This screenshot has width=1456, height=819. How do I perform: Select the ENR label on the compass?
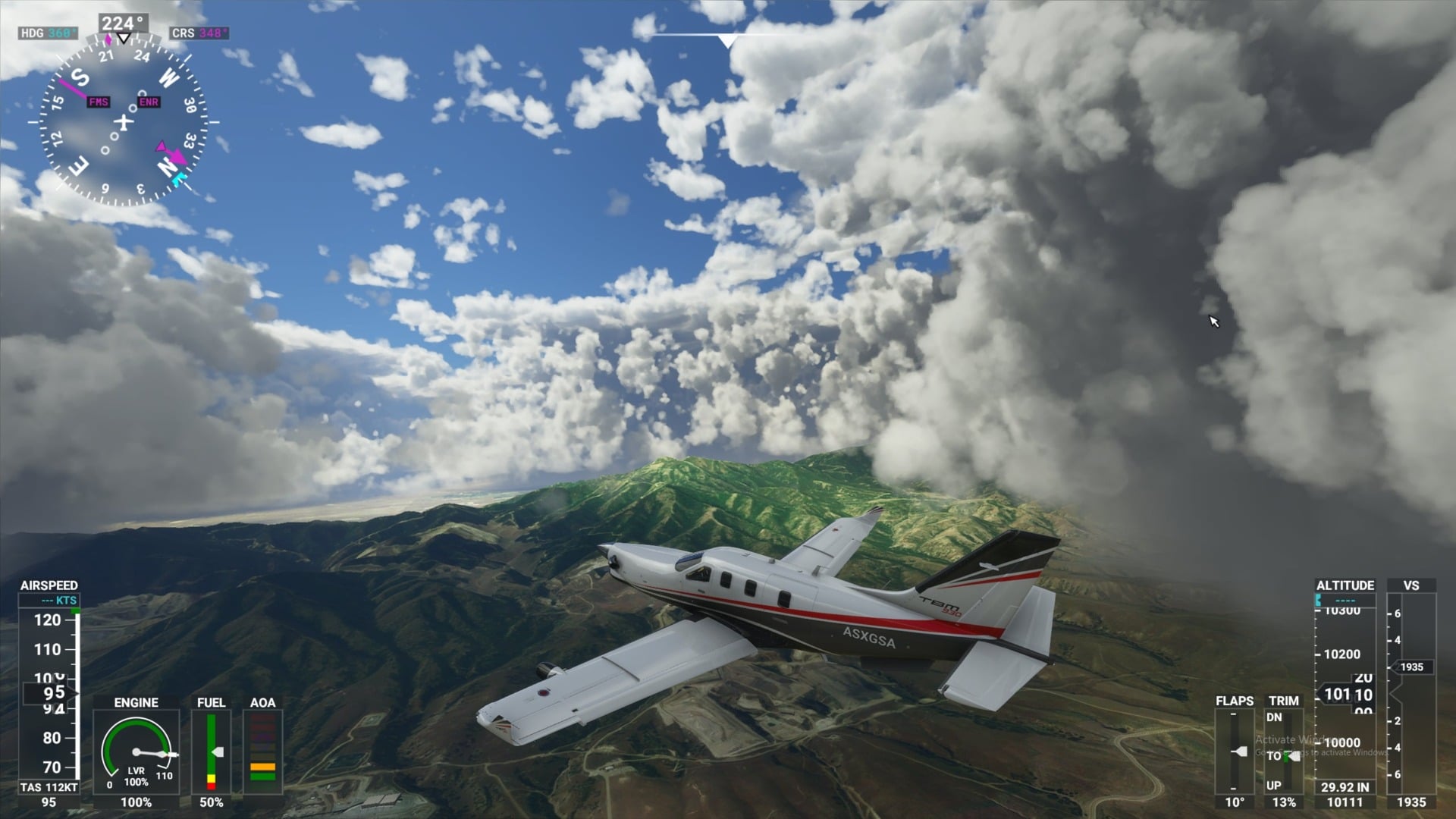[x=149, y=102]
